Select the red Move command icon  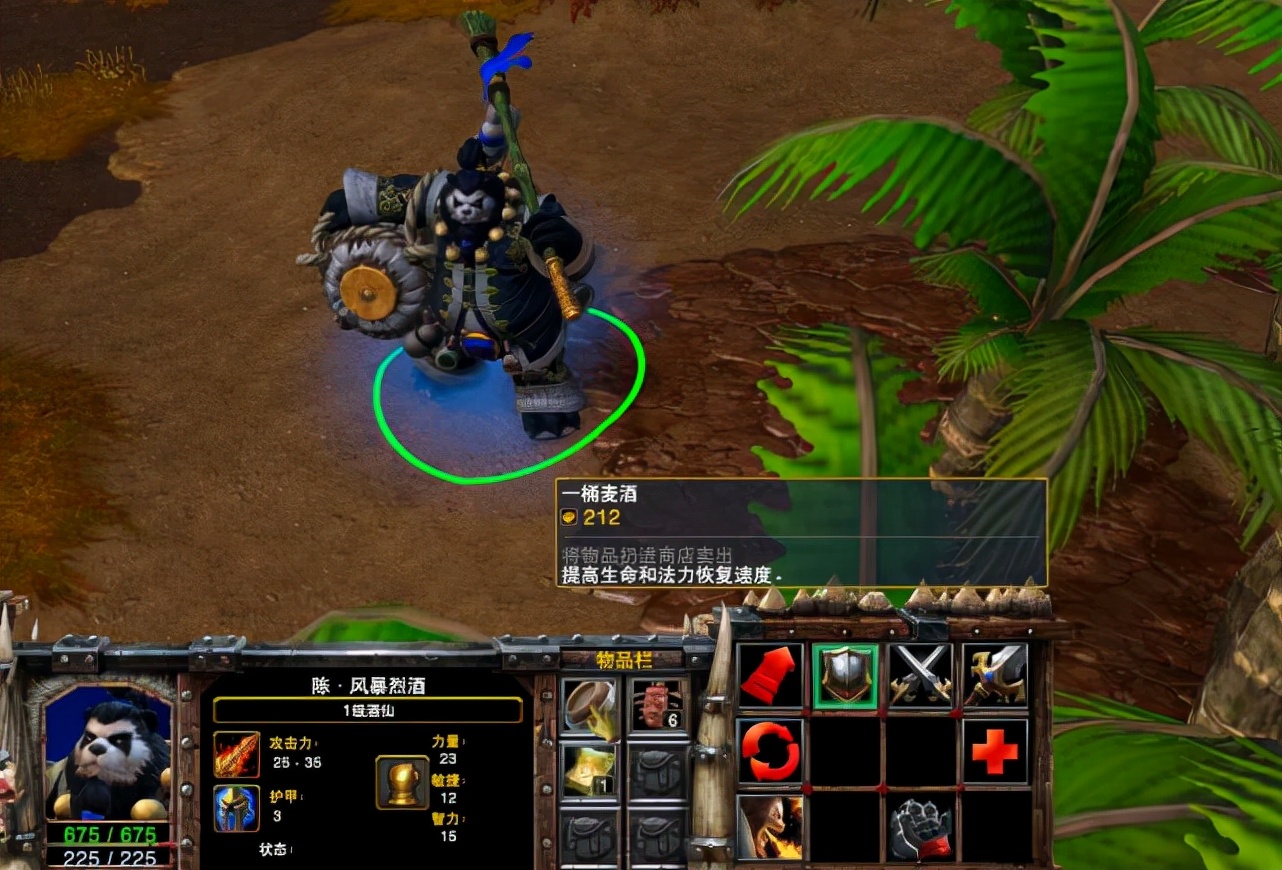(x=770, y=676)
